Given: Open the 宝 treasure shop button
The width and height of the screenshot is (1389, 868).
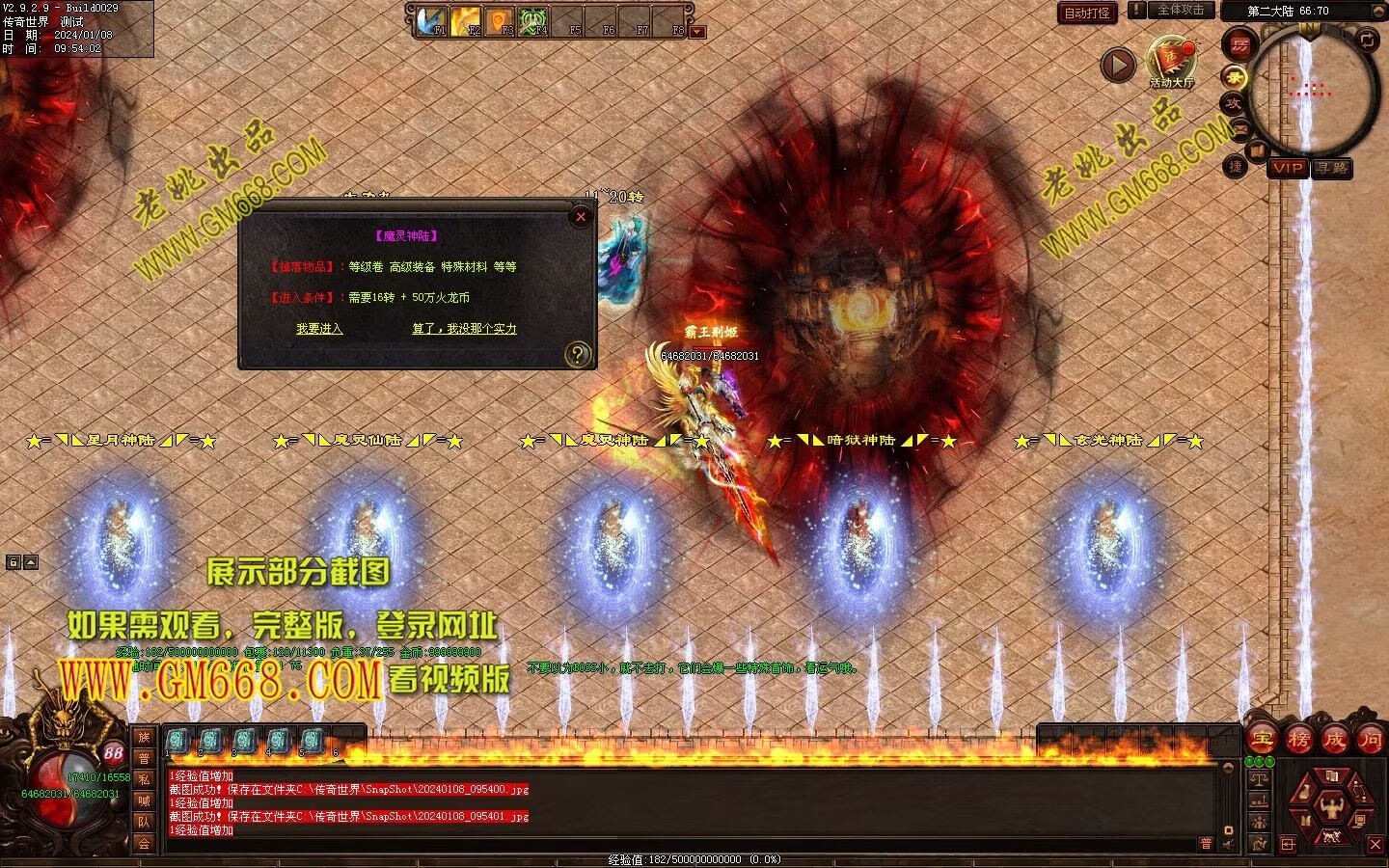Looking at the screenshot, I should [x=1262, y=740].
